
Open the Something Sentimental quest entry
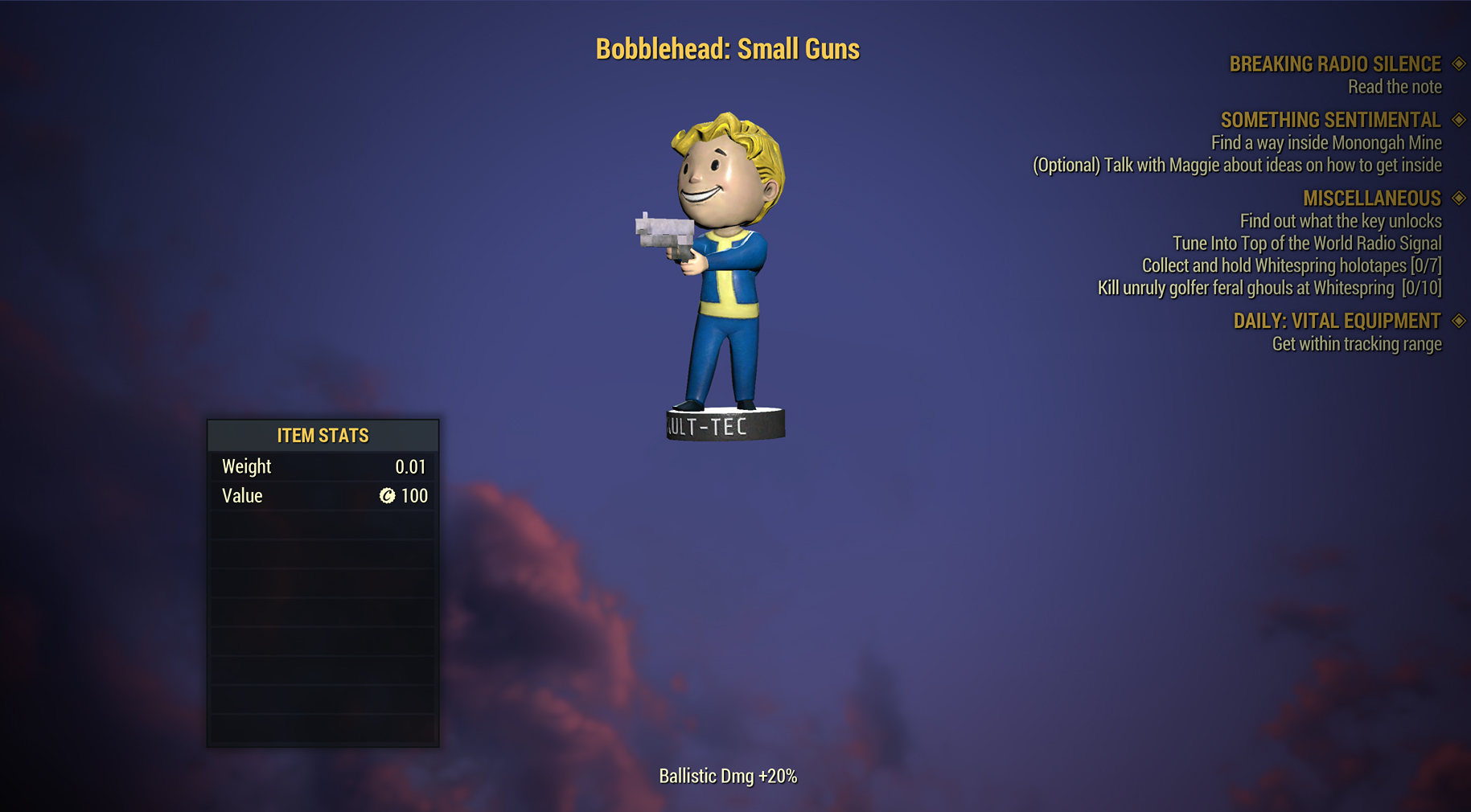[x=1330, y=121]
